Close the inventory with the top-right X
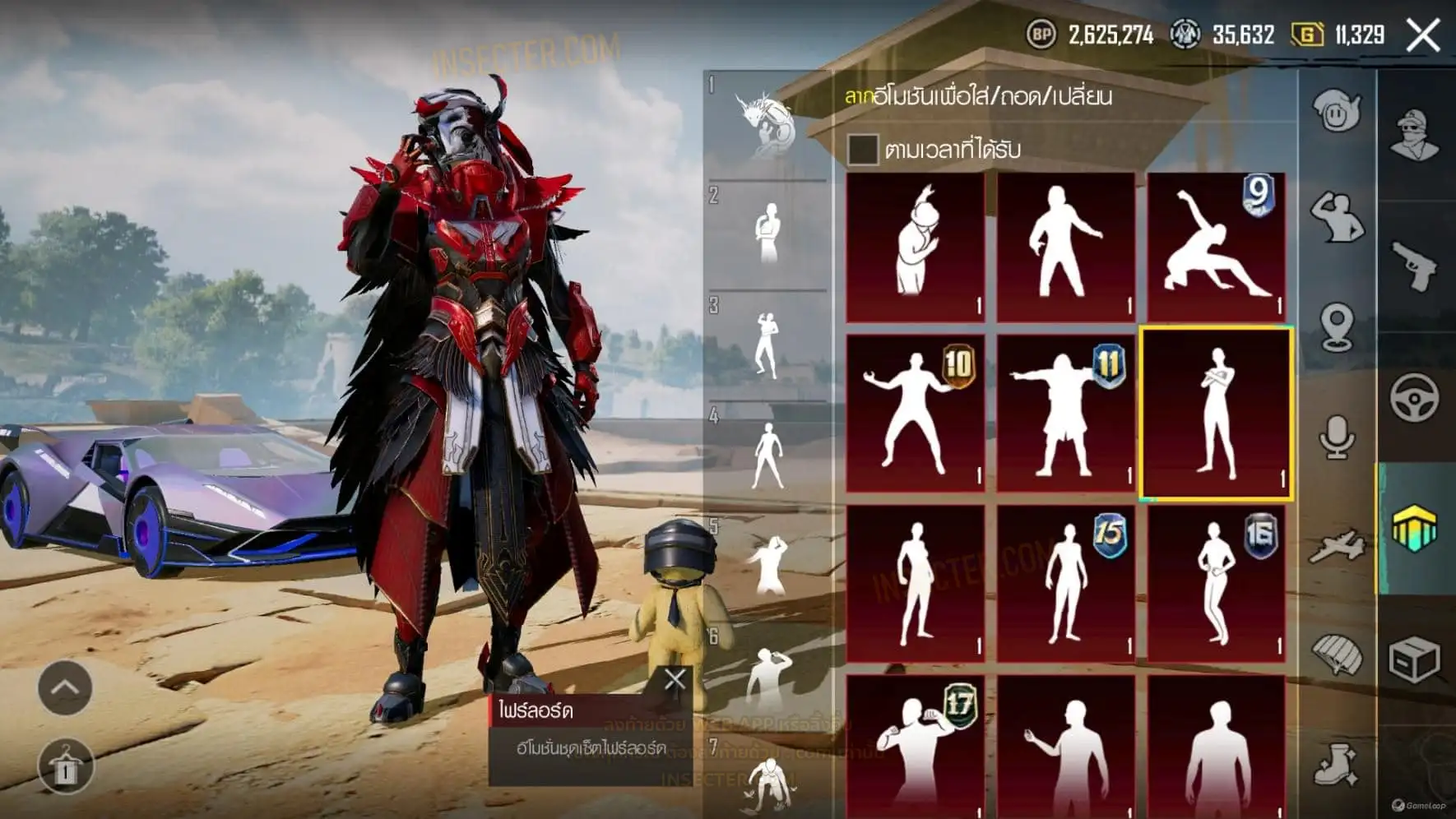 tap(1422, 35)
